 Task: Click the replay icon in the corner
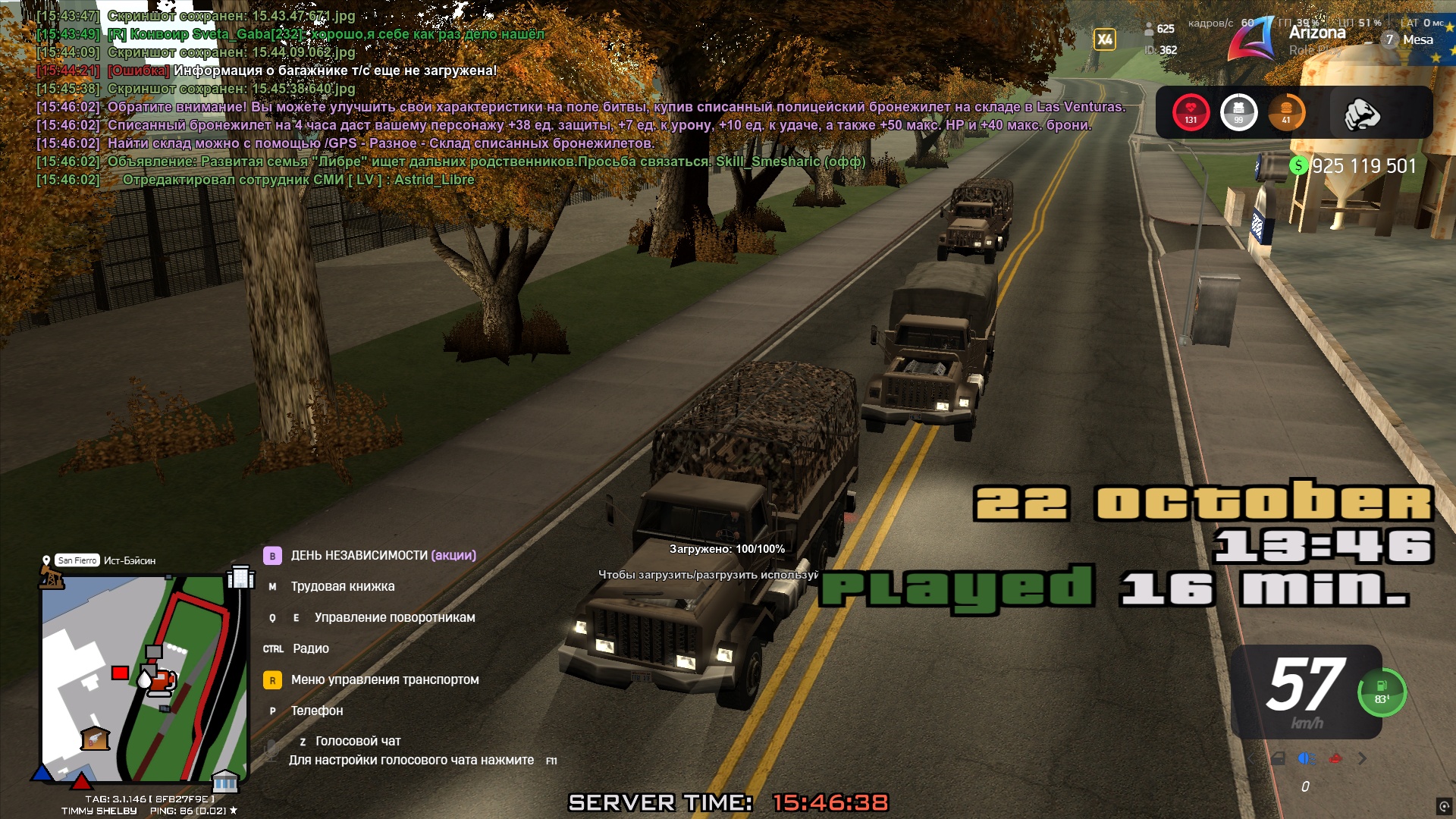[x=1444, y=806]
